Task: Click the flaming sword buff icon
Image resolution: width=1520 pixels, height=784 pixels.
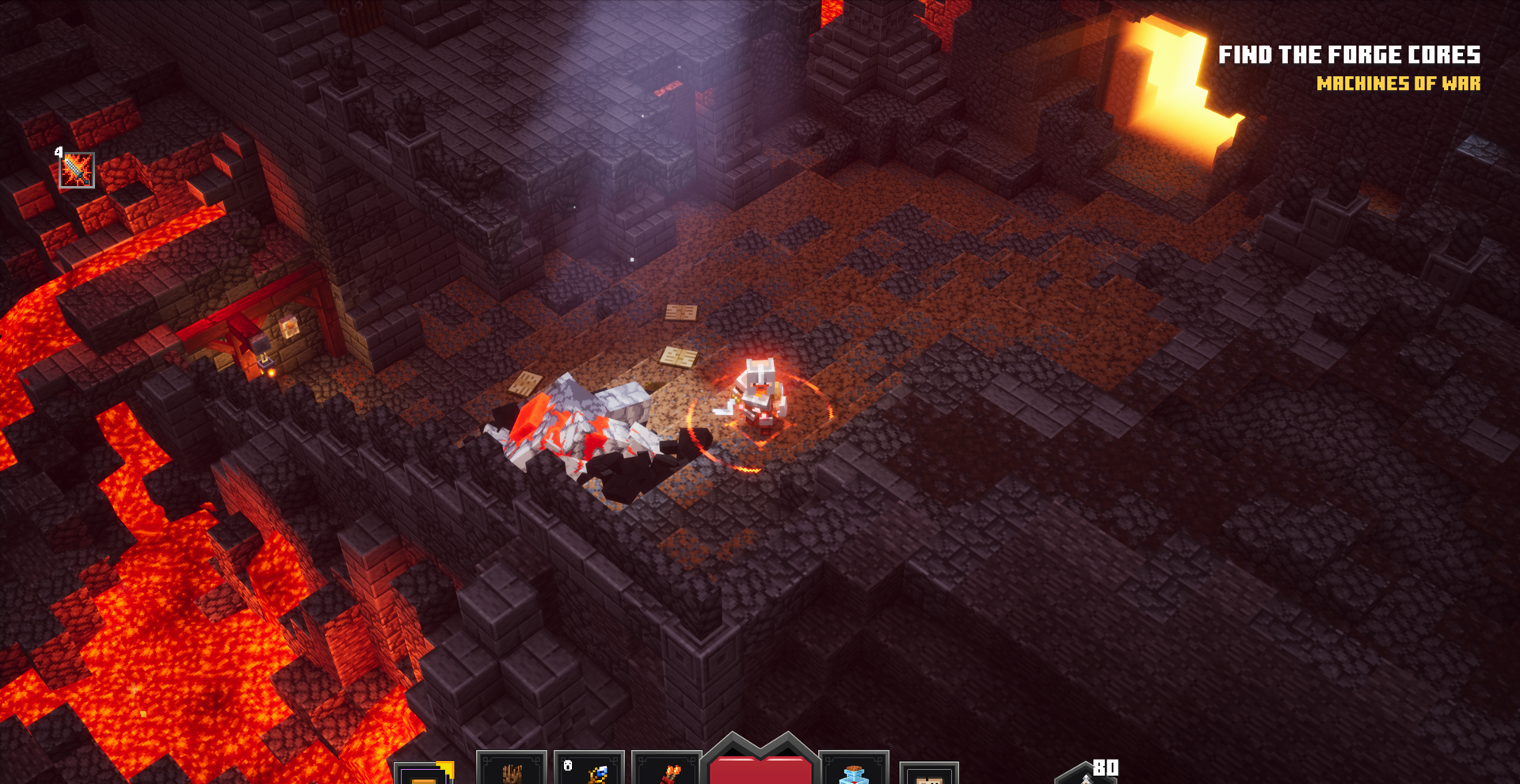Action: pyautogui.click(x=77, y=170)
